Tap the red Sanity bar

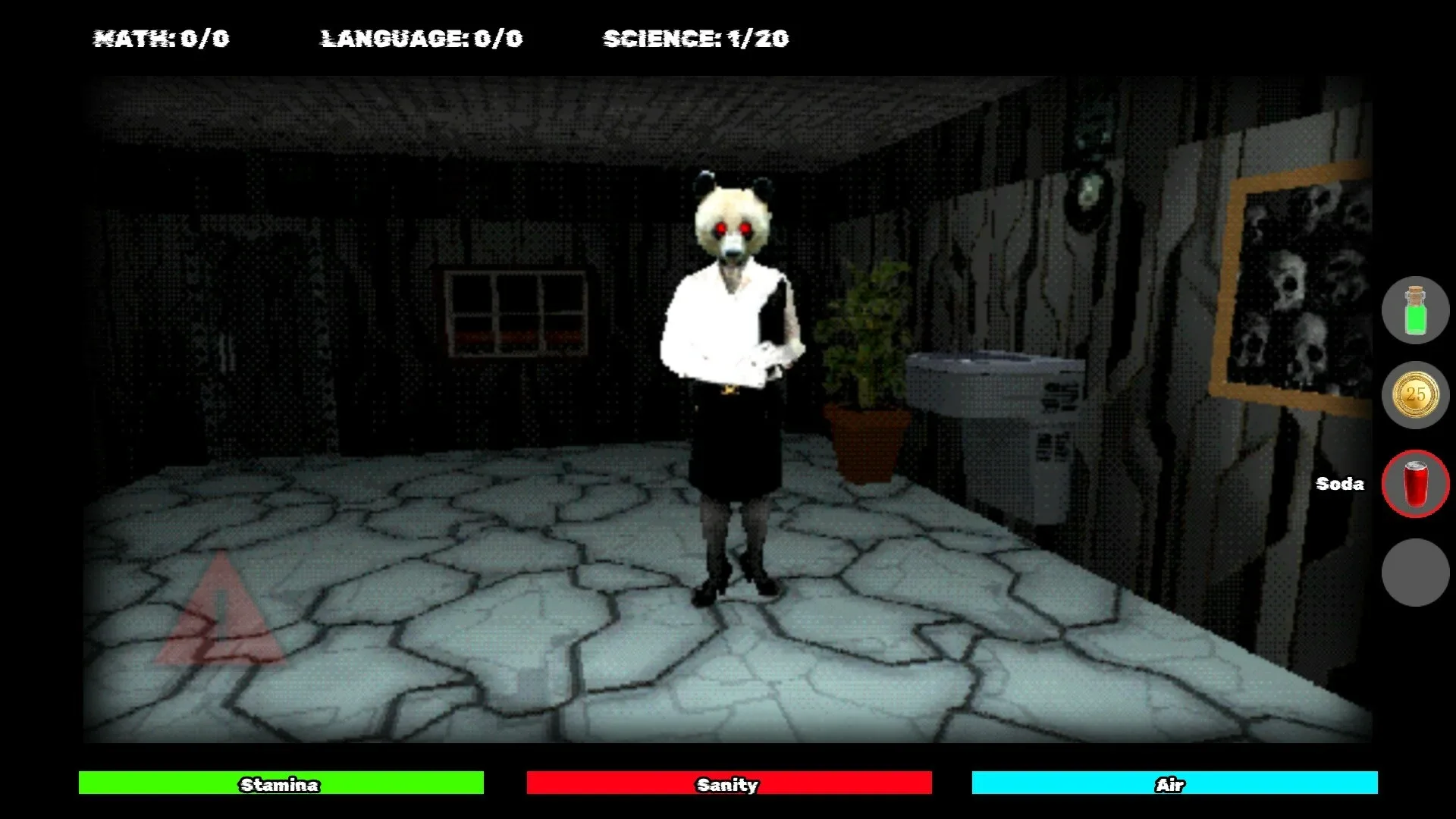pos(728,785)
